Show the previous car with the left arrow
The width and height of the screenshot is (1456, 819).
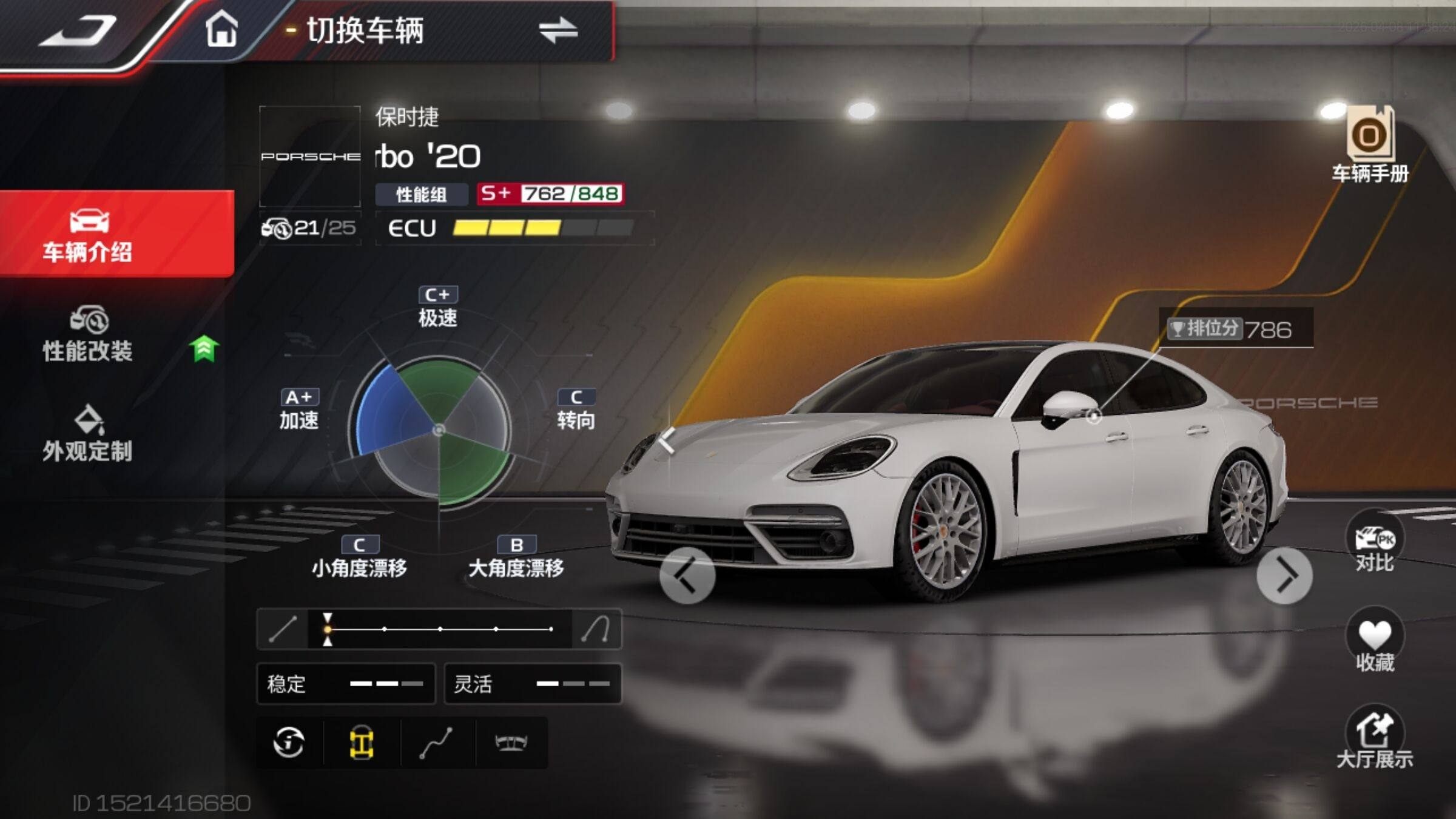click(x=687, y=576)
